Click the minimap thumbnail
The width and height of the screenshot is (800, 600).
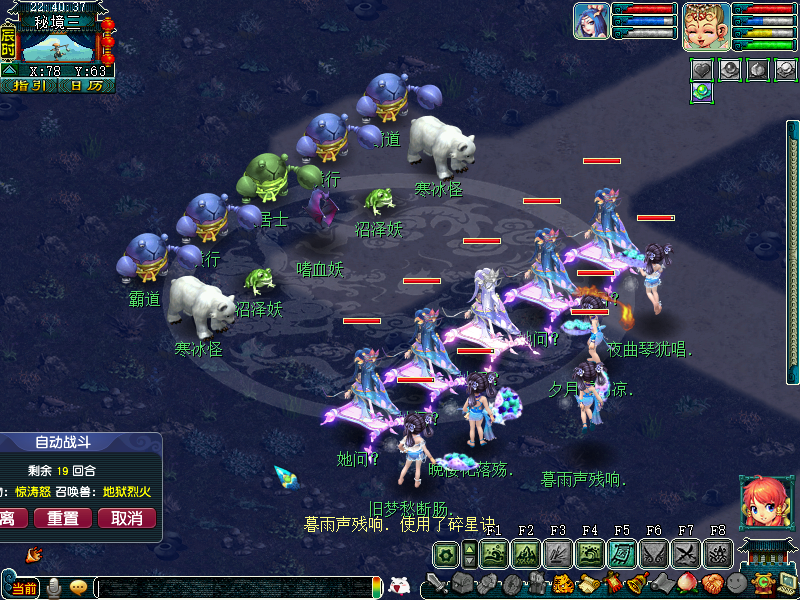(58, 42)
